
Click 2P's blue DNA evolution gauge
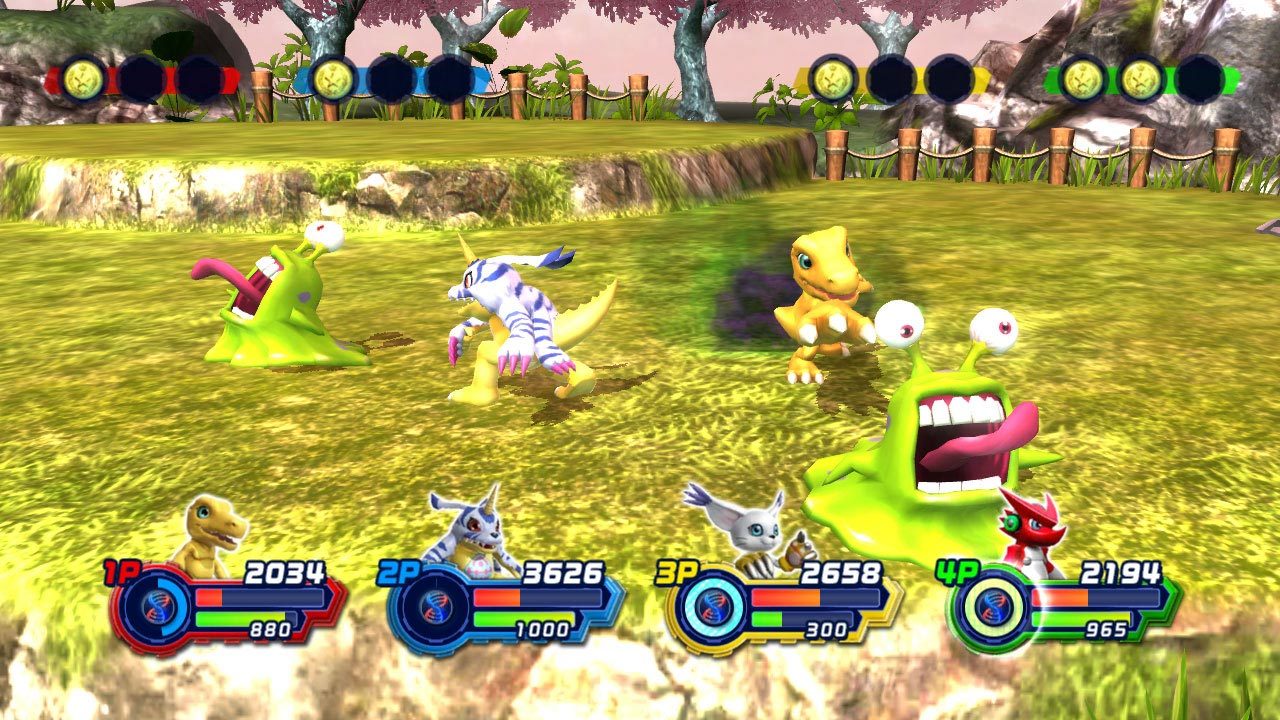(x=432, y=607)
